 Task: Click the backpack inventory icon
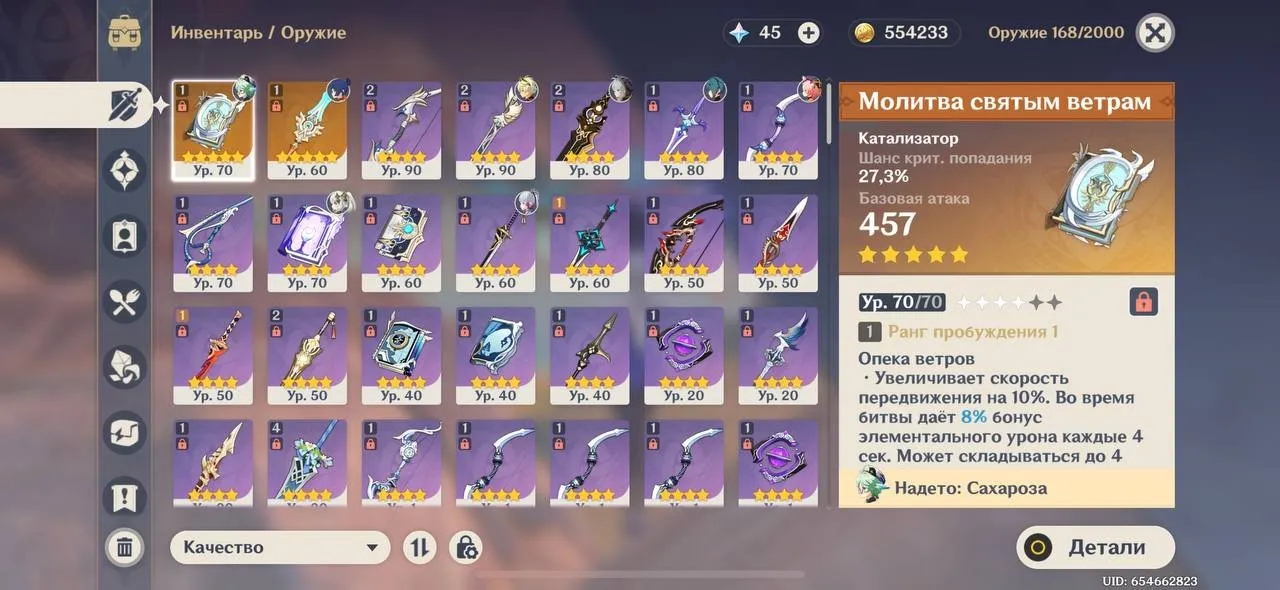point(125,33)
